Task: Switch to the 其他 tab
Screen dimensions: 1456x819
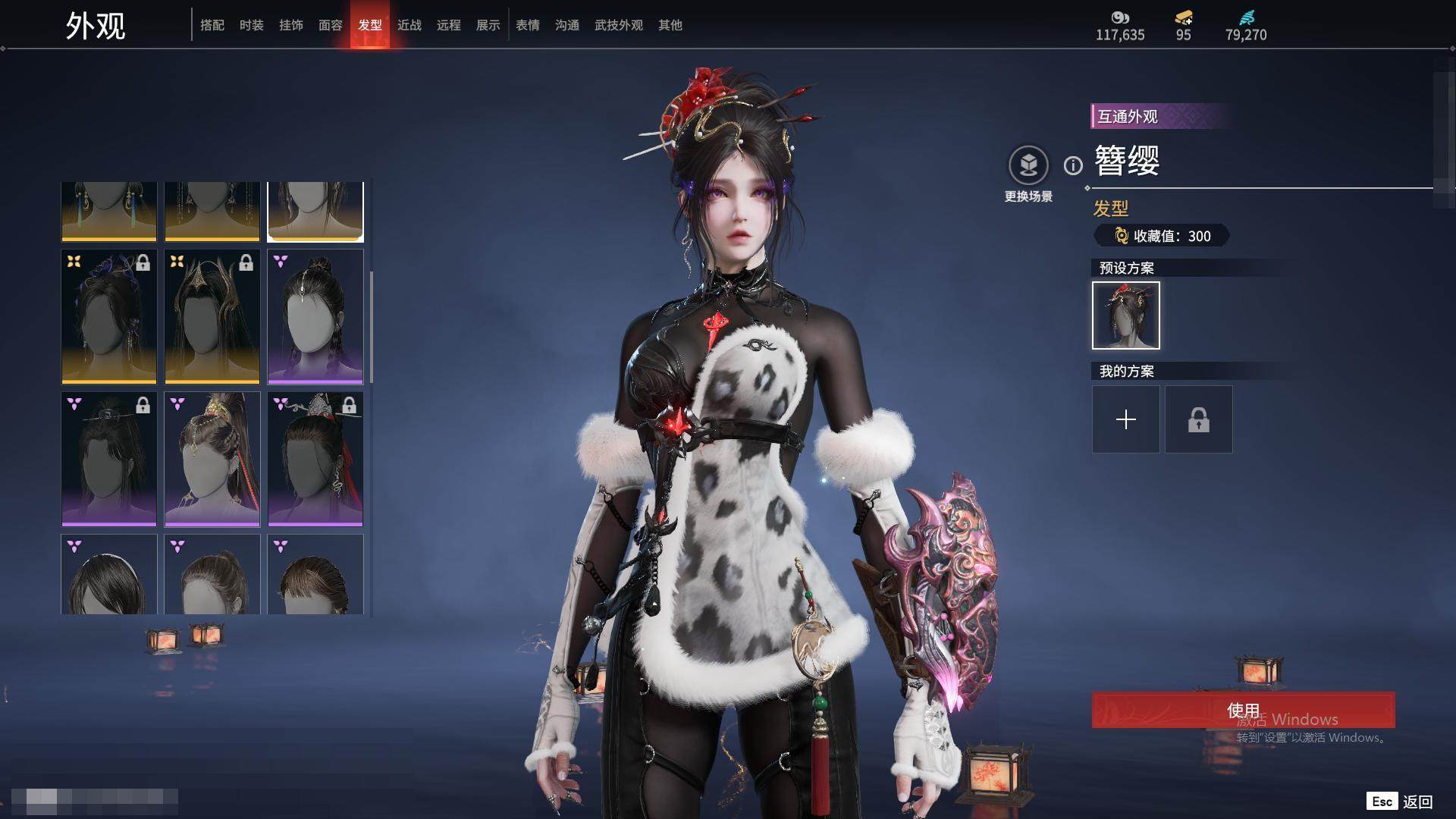Action: pos(670,25)
